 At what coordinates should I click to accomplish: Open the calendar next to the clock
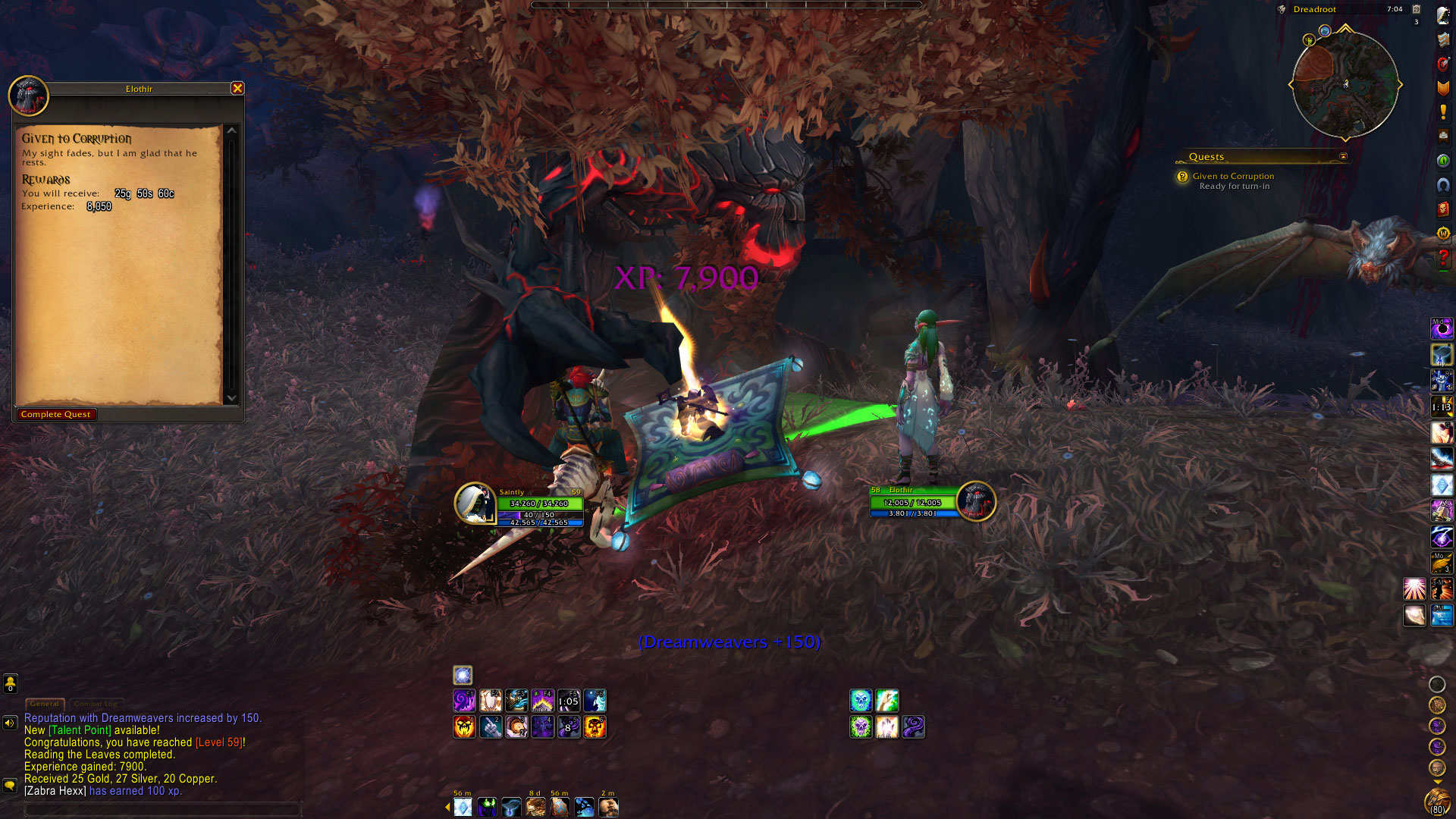[x=1416, y=9]
